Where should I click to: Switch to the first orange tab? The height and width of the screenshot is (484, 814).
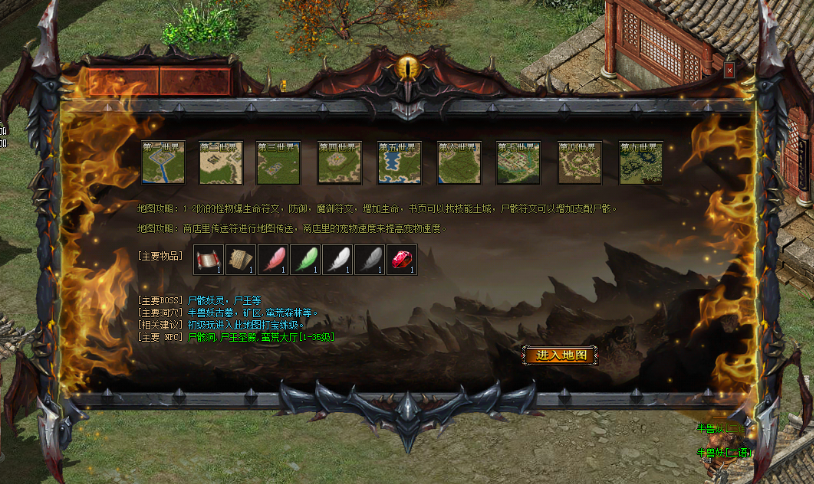coord(122,82)
